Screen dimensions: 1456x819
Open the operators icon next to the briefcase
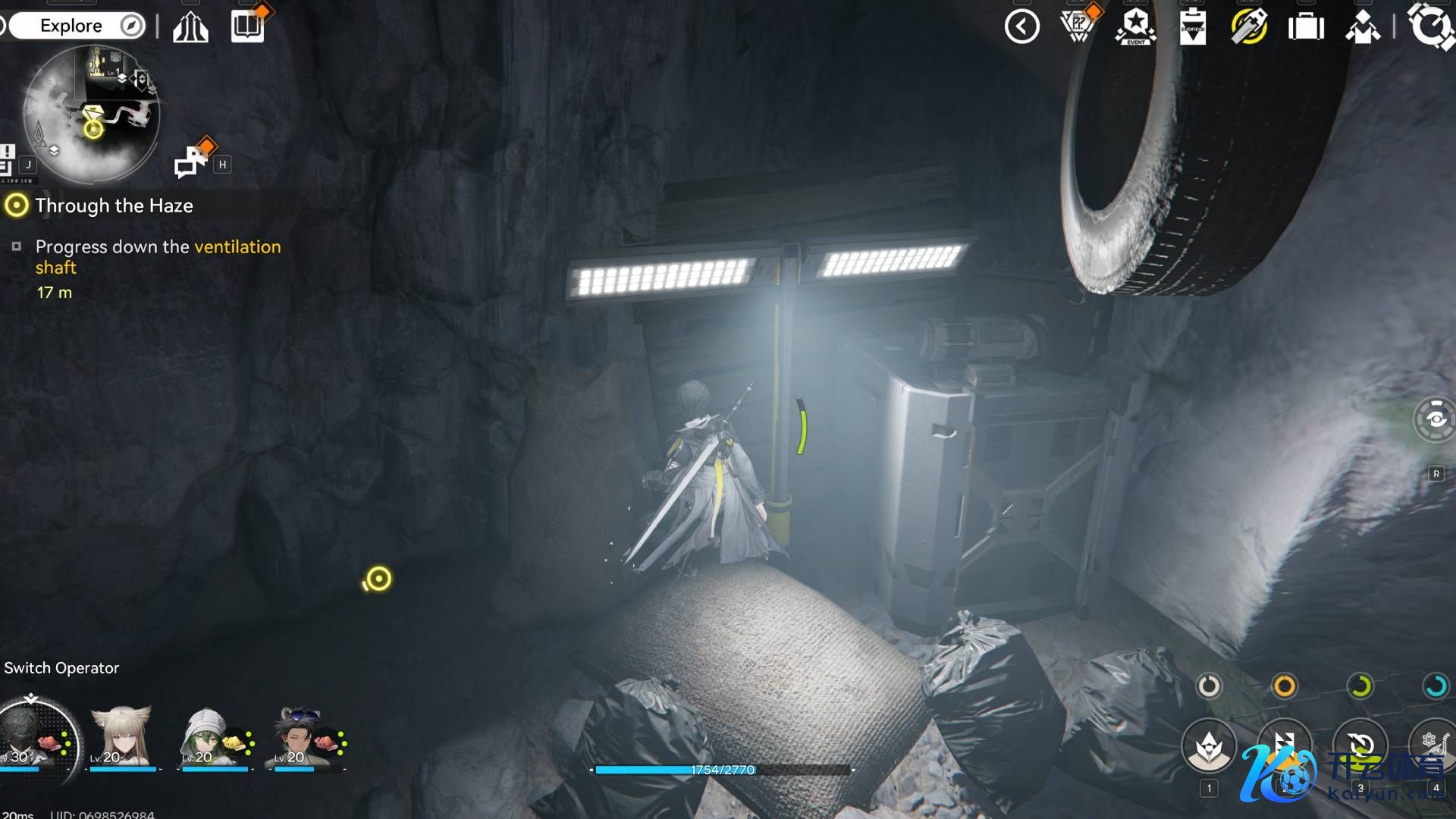pyautogui.click(x=1363, y=27)
